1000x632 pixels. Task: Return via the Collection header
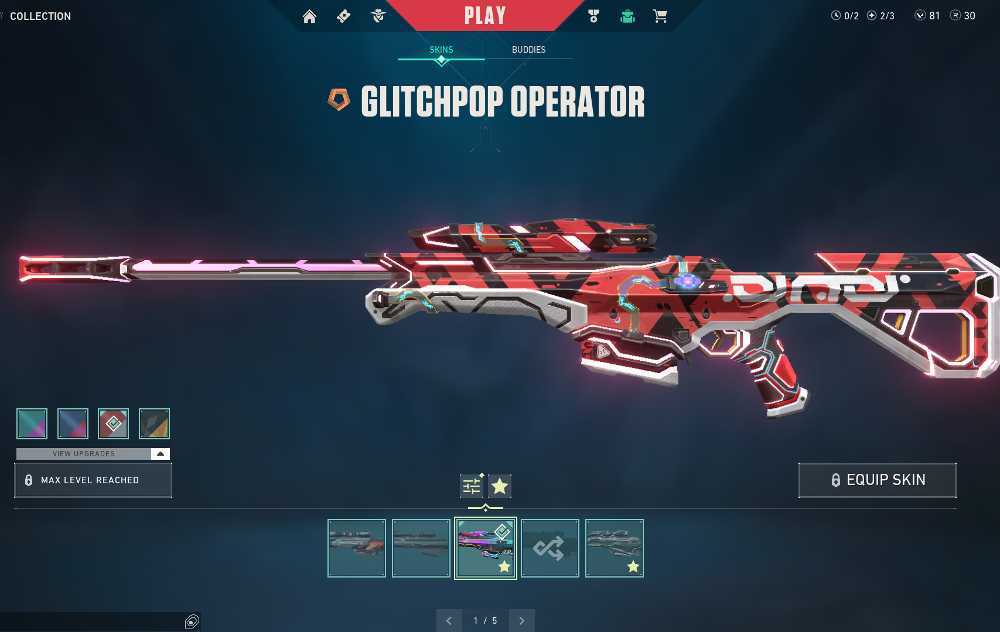[x=40, y=16]
